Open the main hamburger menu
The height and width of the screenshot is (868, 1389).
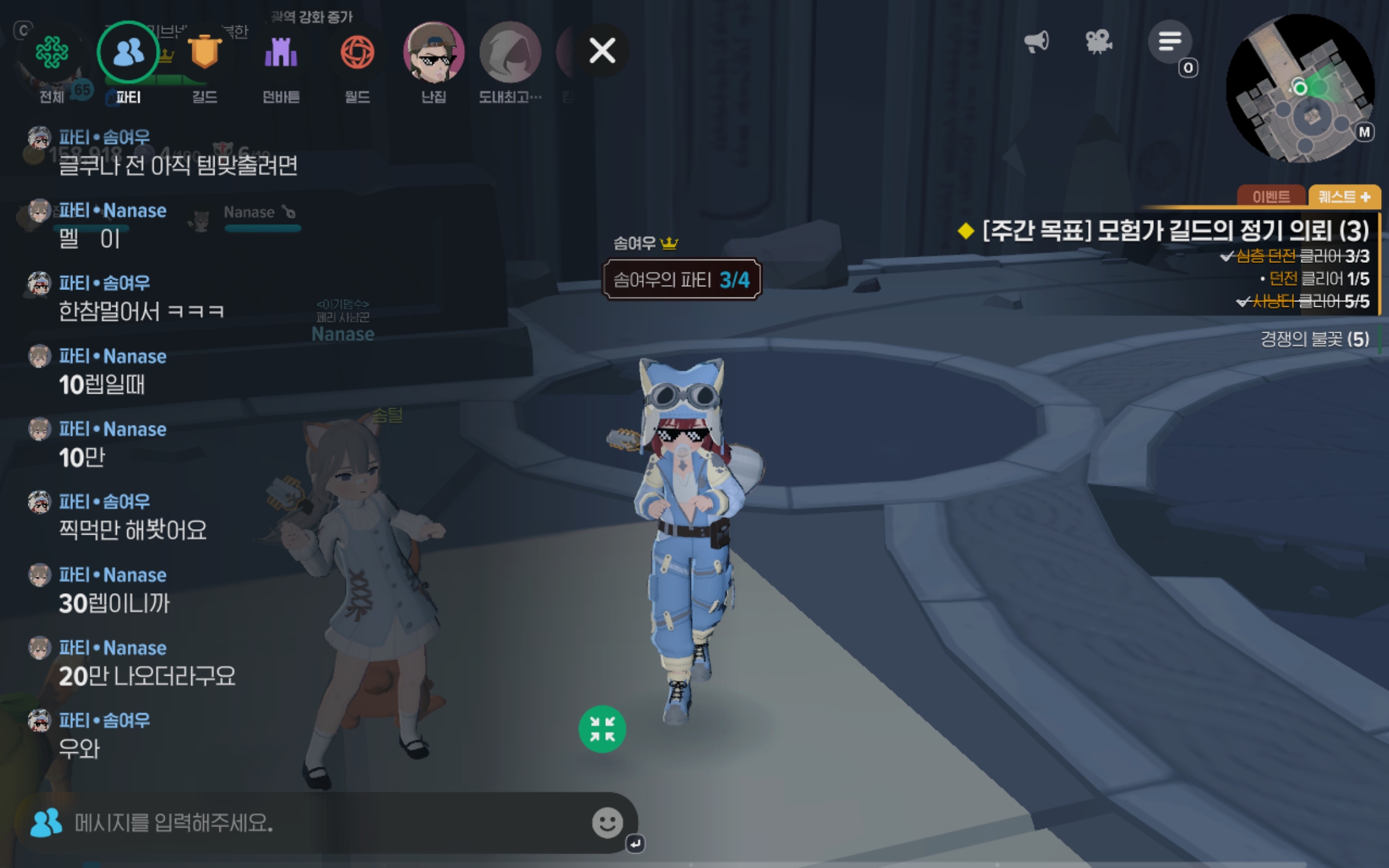(x=1170, y=42)
